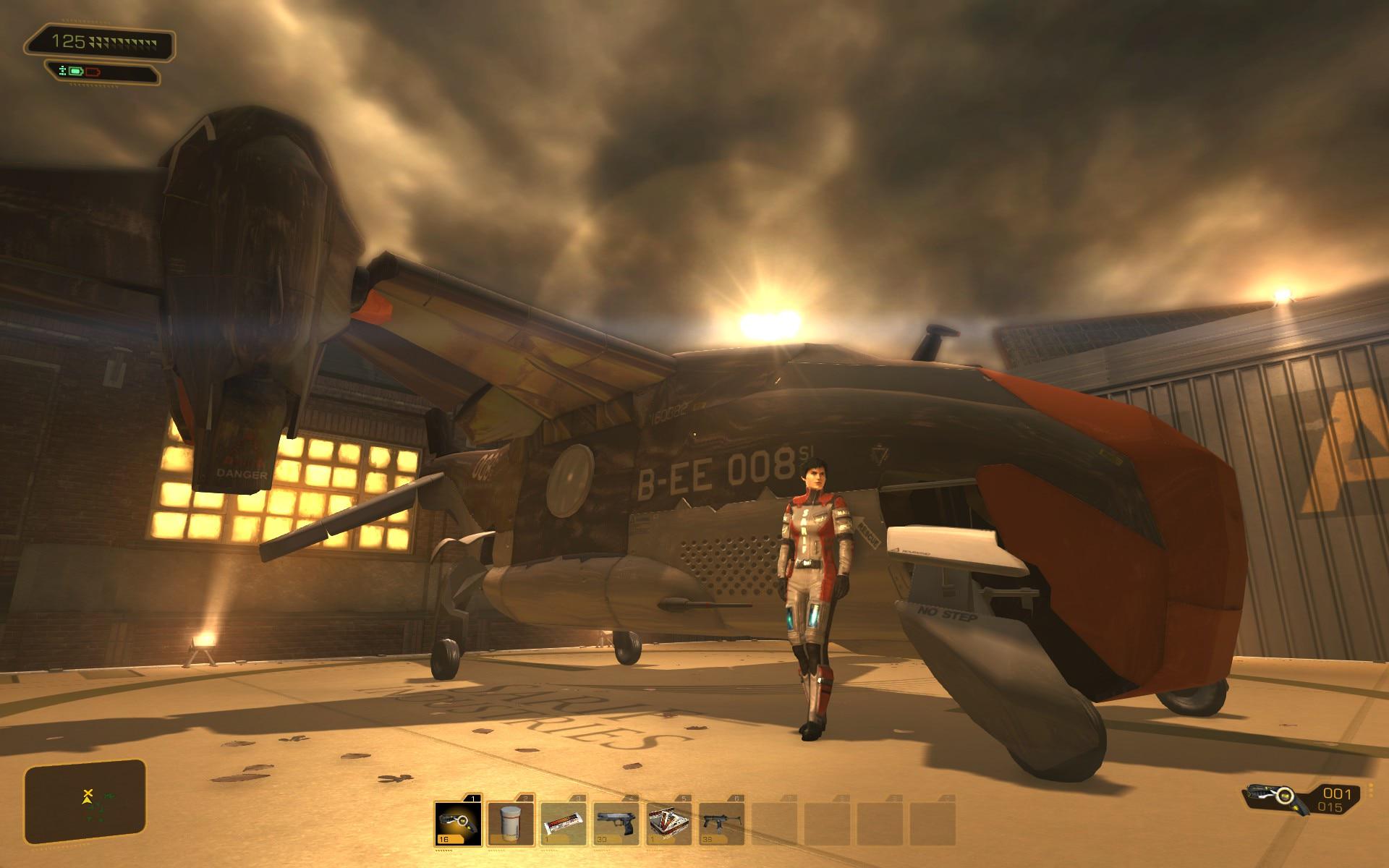The width and height of the screenshot is (1389, 868).
Task: Click the equipped stun gun weapon icon
Action: [x=1277, y=797]
